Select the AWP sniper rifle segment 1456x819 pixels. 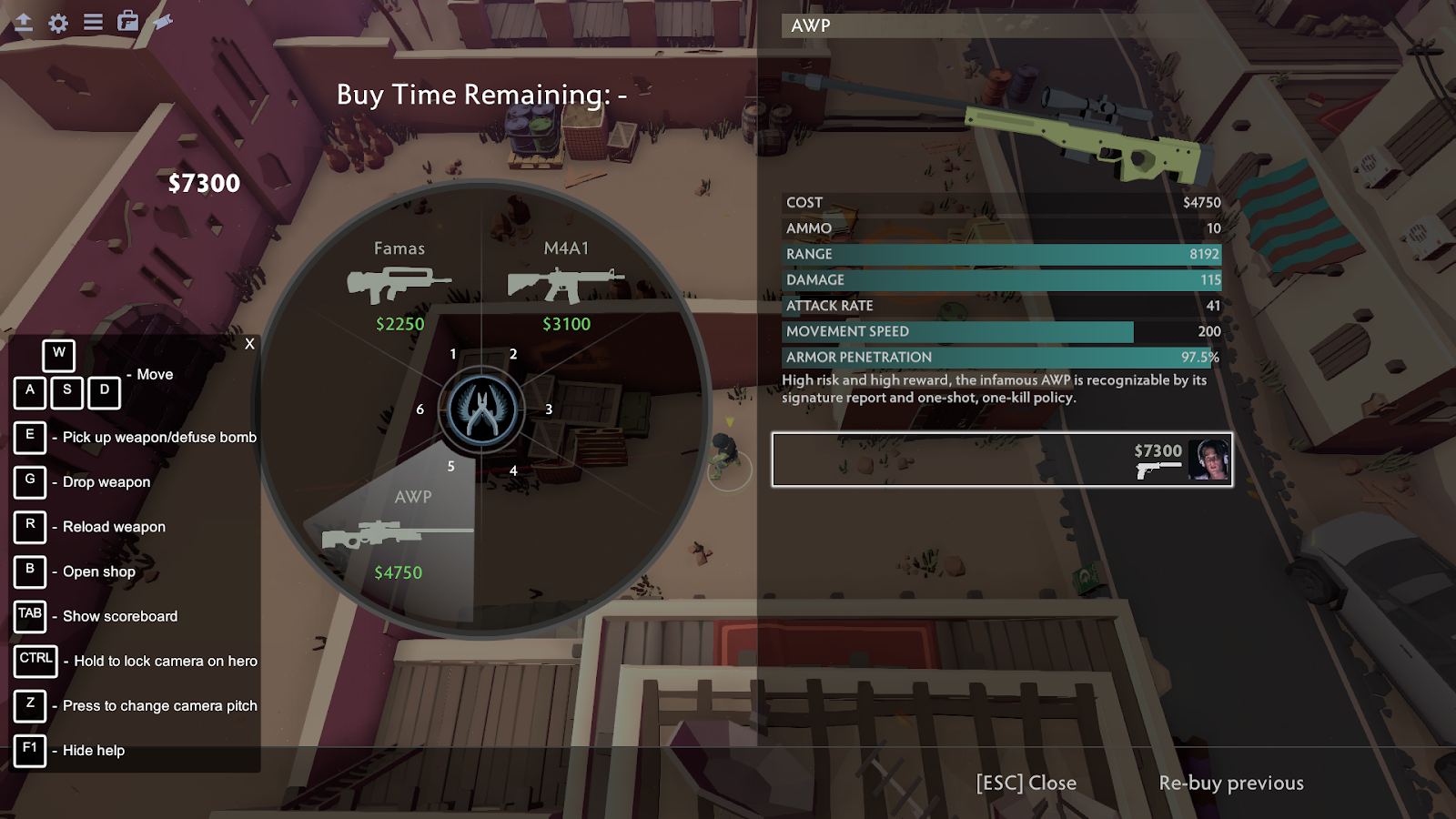pos(400,536)
